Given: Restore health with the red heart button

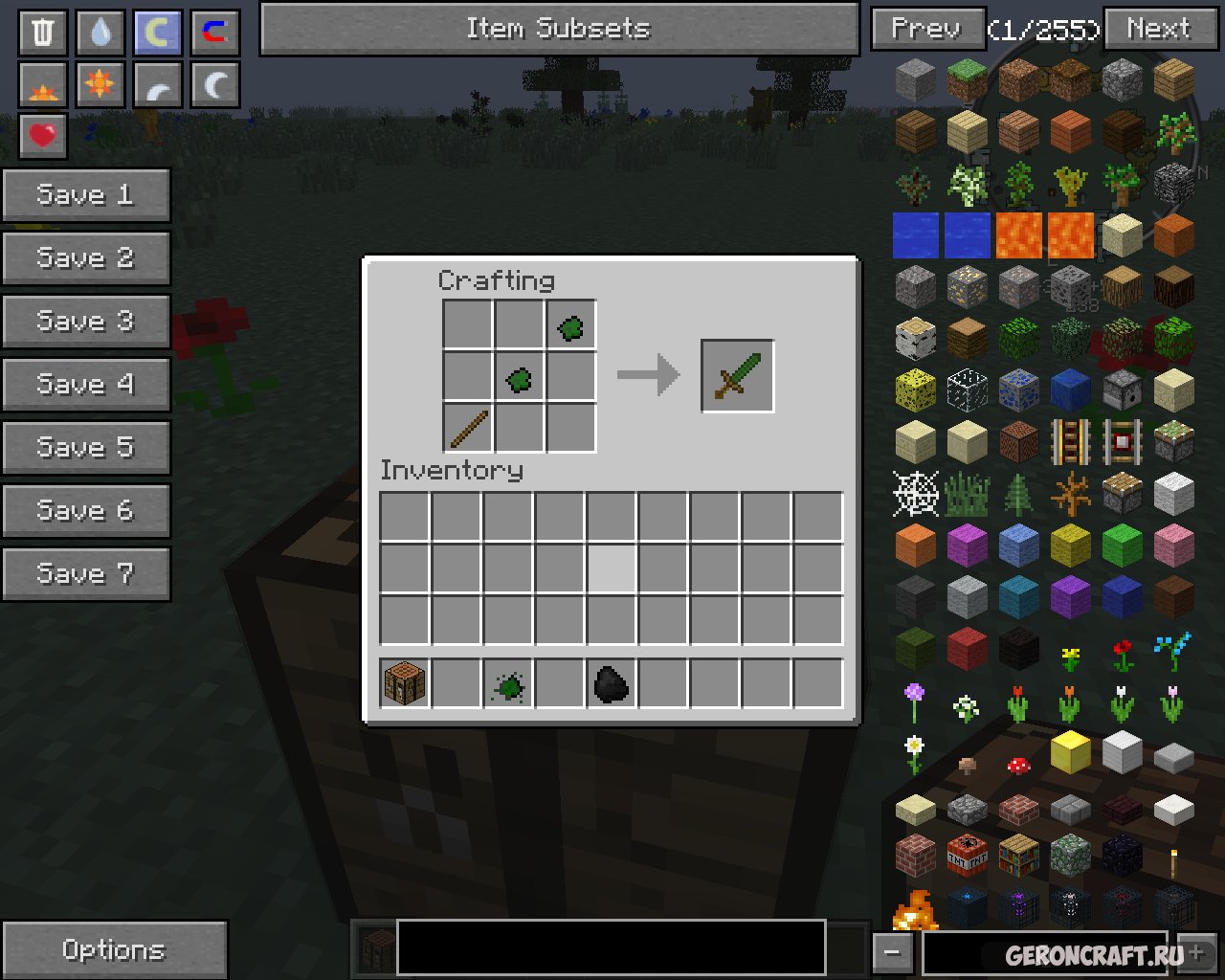Looking at the screenshot, I should pyautogui.click(x=43, y=136).
